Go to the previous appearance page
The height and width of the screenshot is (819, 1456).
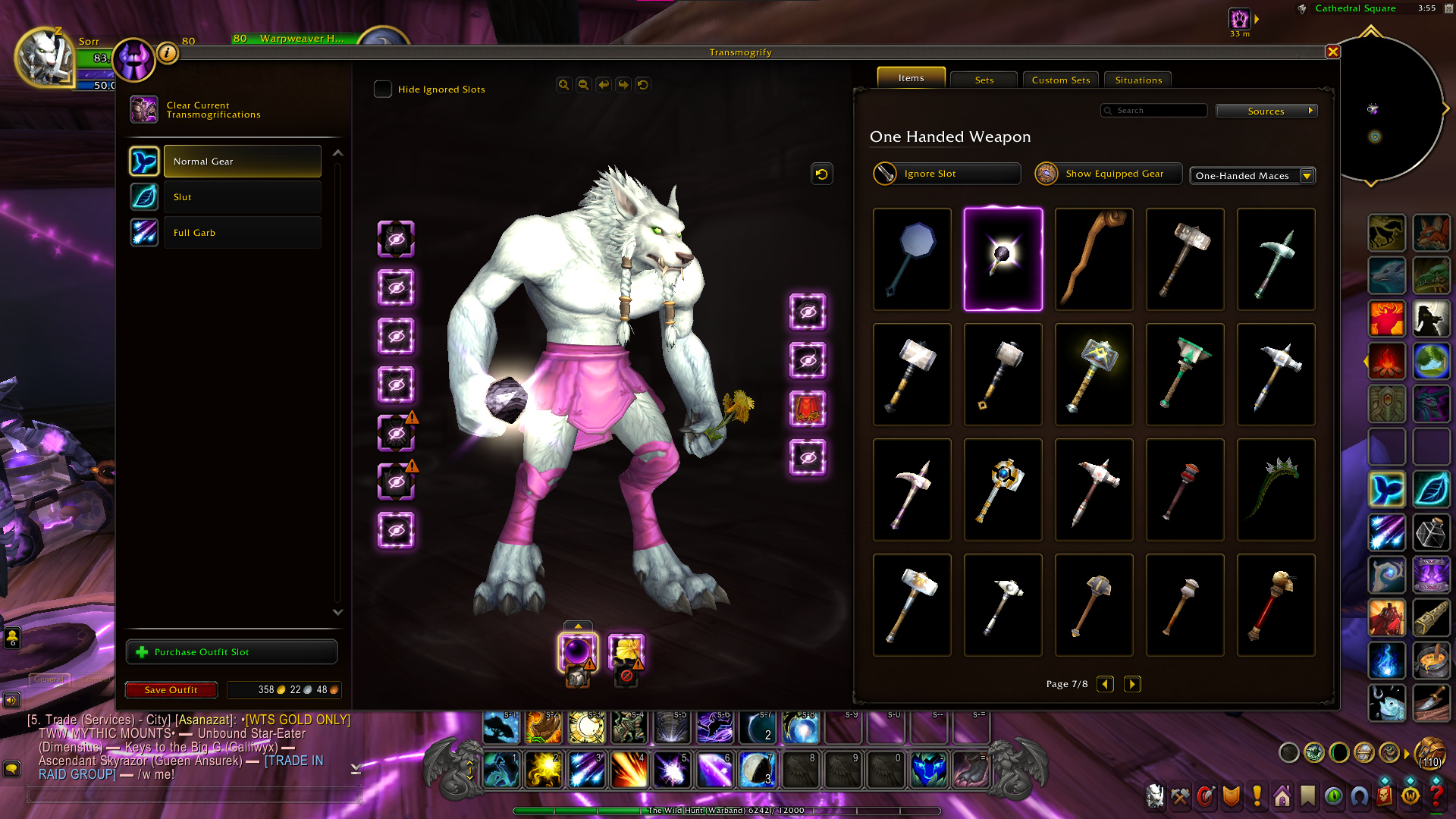(x=1106, y=684)
